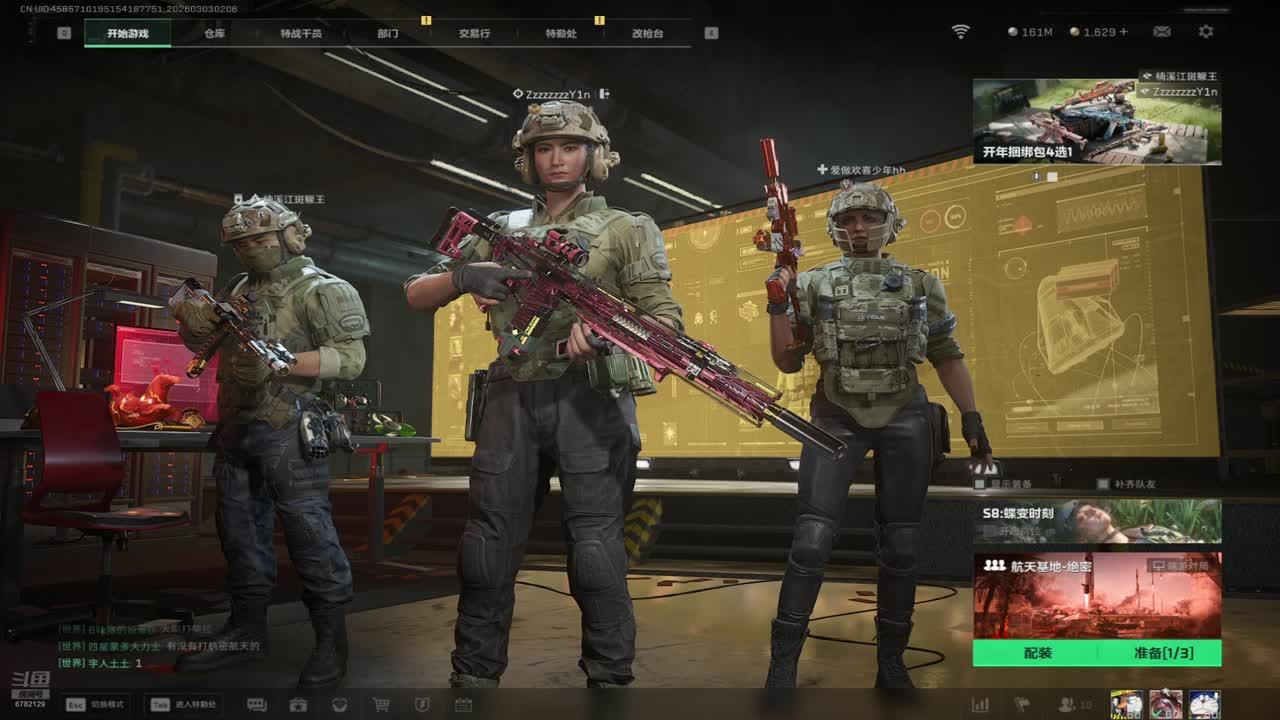Go to the 交易行 trading house tab

point(474,33)
